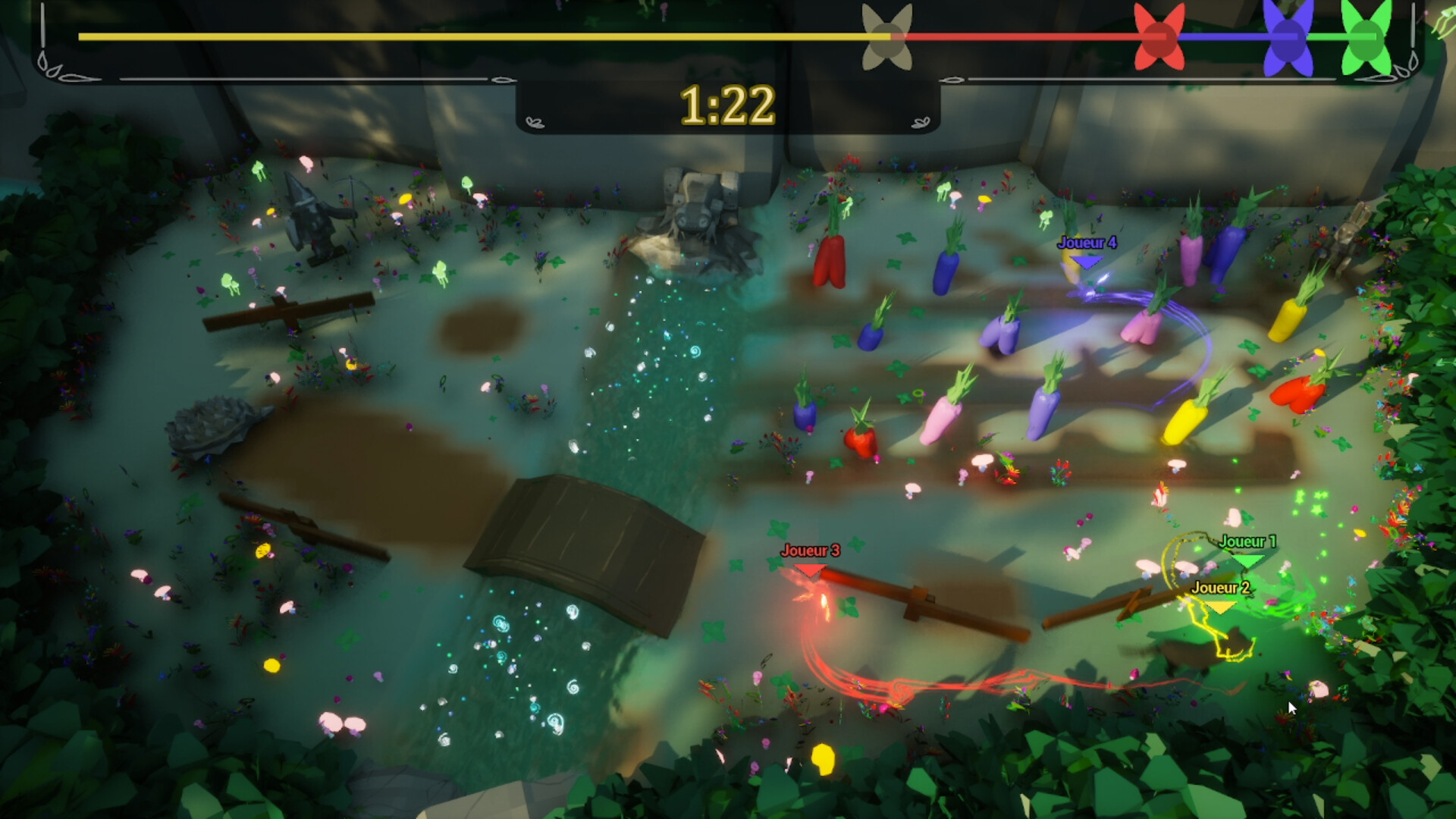This screenshot has height=819, width=1456.
Task: Click the right decorative chevron beside the timer panel
Action: pos(921,121)
